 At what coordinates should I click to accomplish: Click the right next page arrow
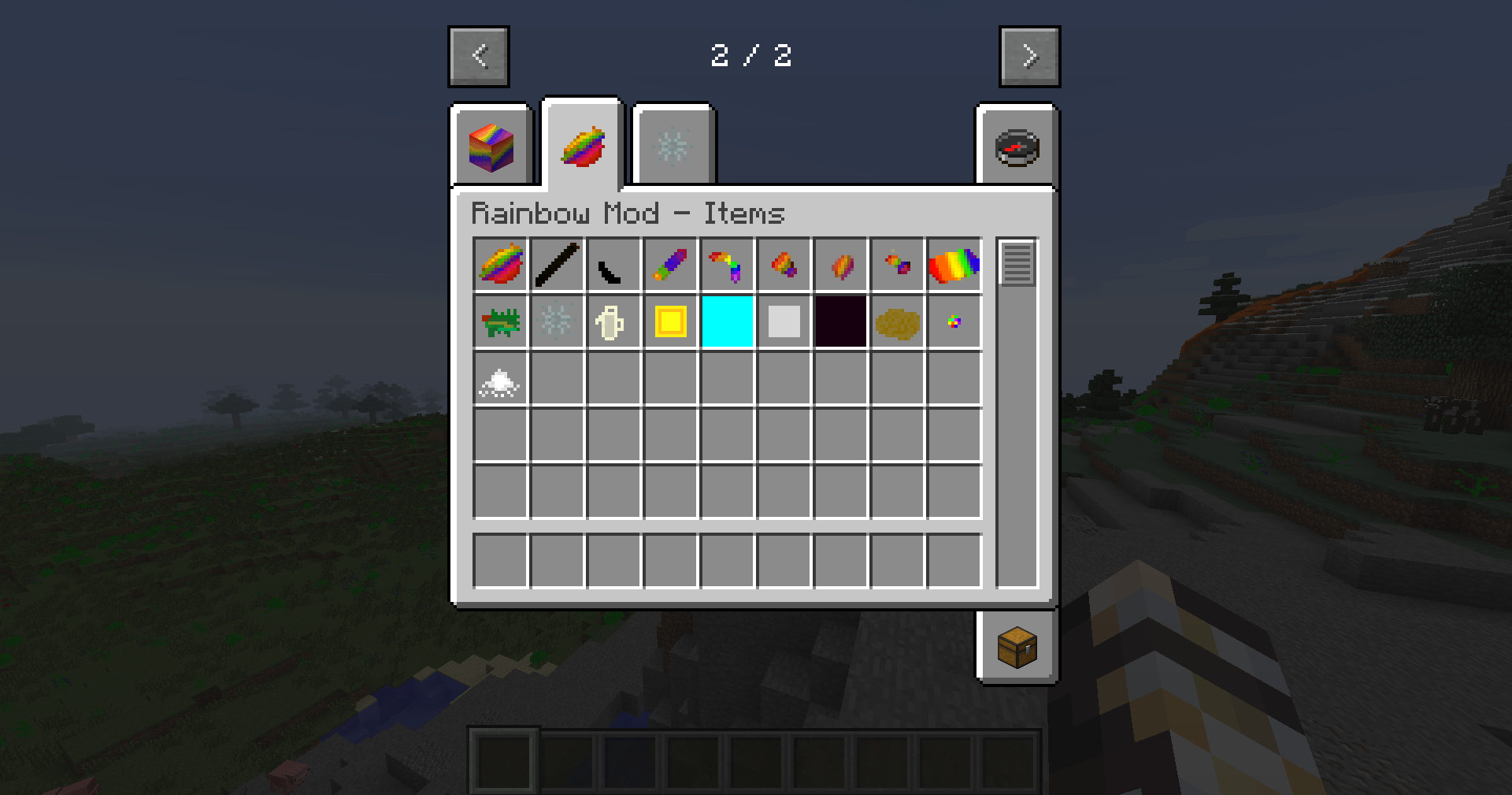pos(1029,55)
